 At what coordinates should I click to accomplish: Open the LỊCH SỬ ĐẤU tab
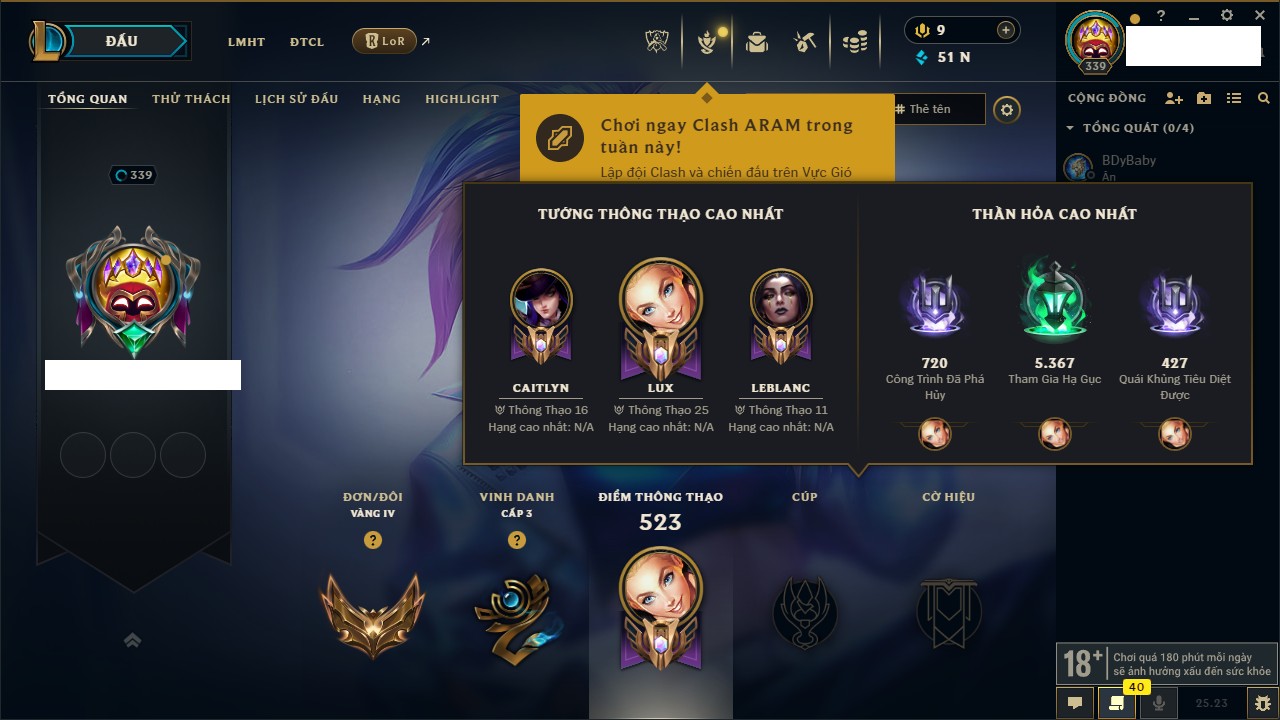coord(296,99)
